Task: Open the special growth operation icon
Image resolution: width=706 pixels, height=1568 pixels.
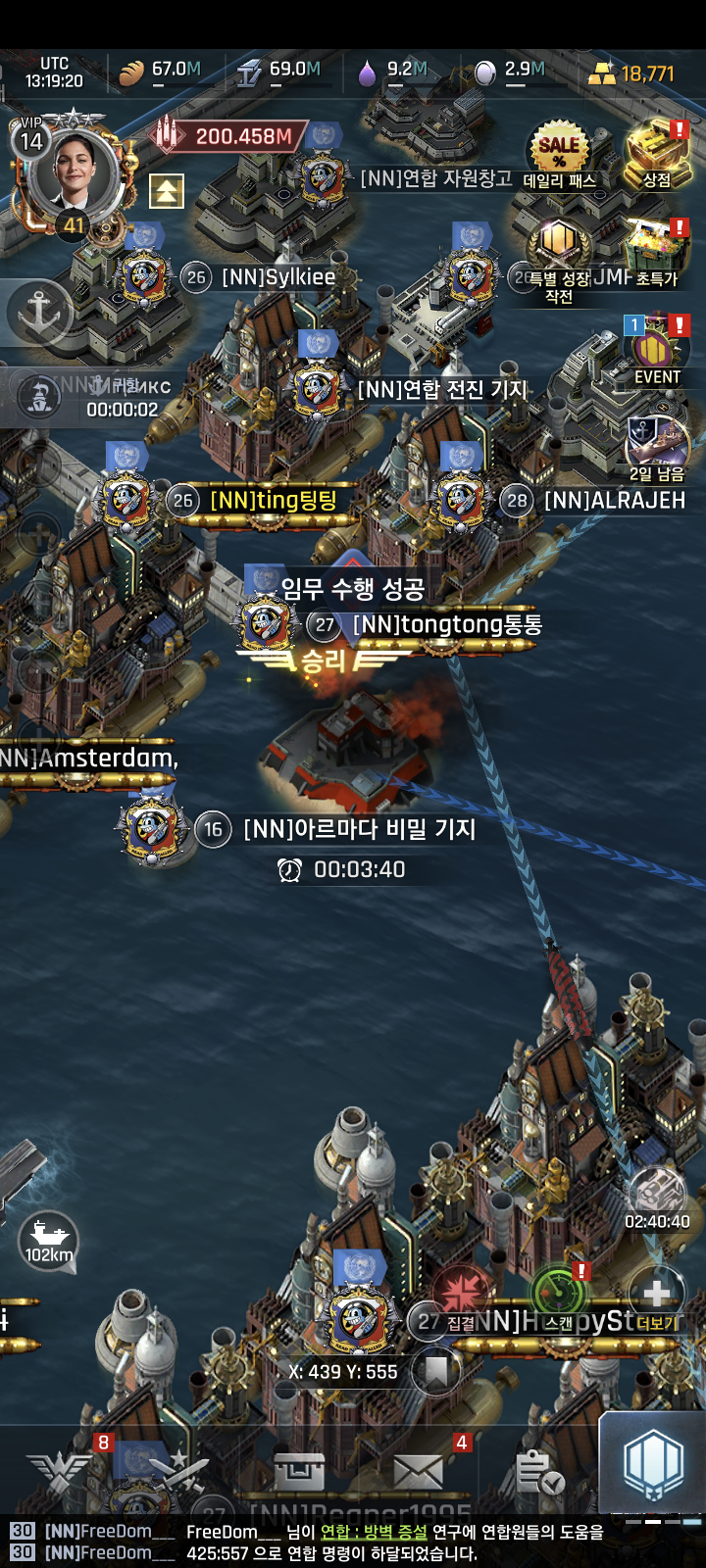Action: tap(559, 245)
